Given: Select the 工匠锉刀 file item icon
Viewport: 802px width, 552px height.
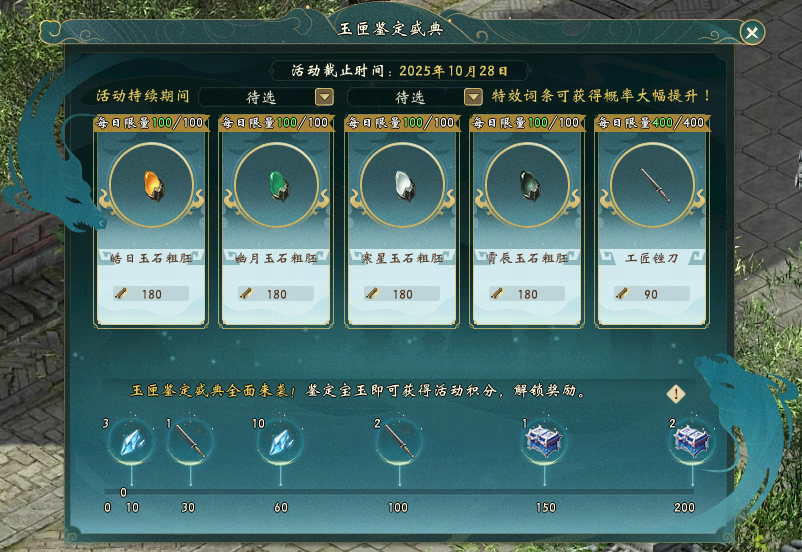Looking at the screenshot, I should (x=653, y=185).
